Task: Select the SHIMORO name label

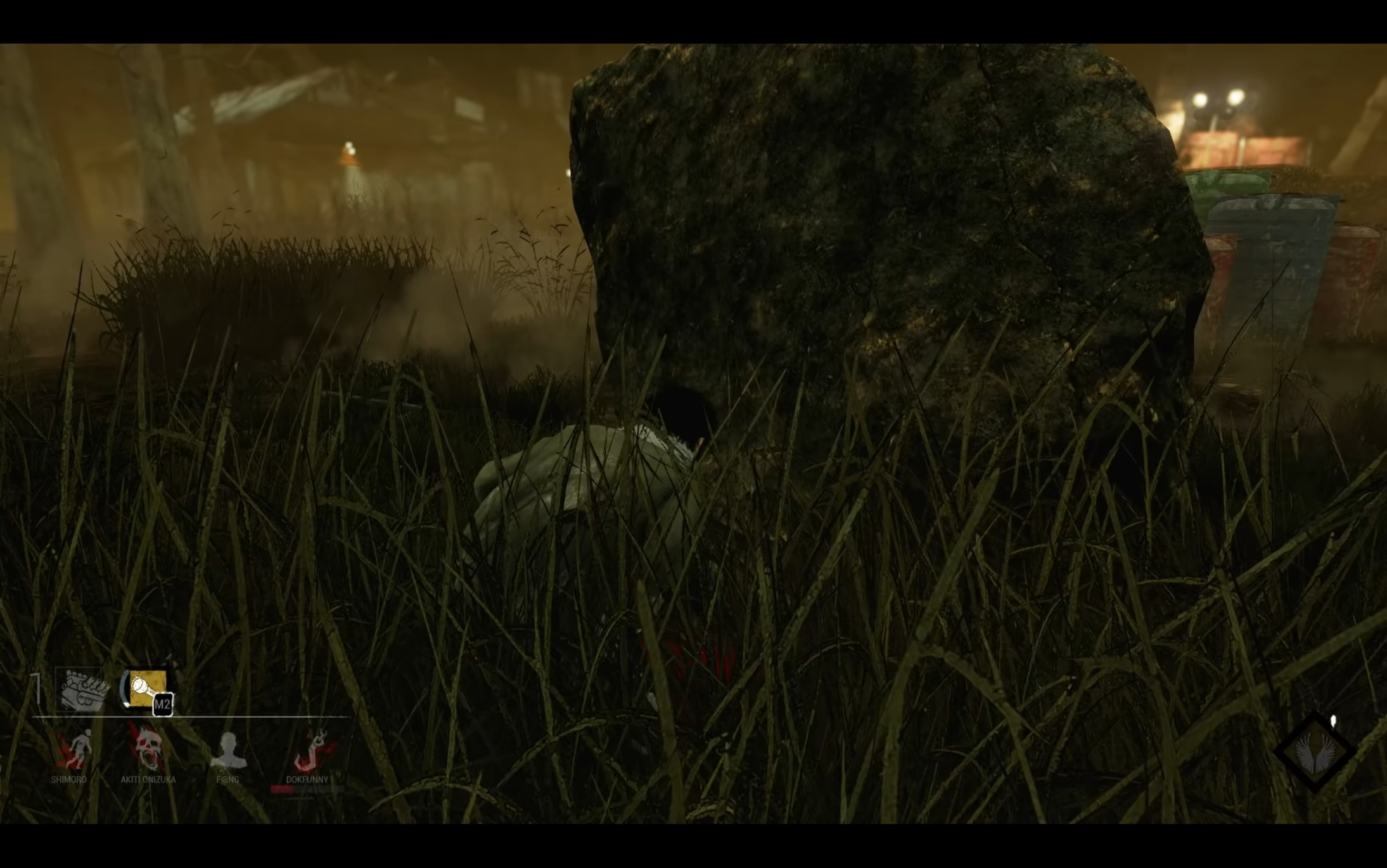Action: (x=69, y=779)
